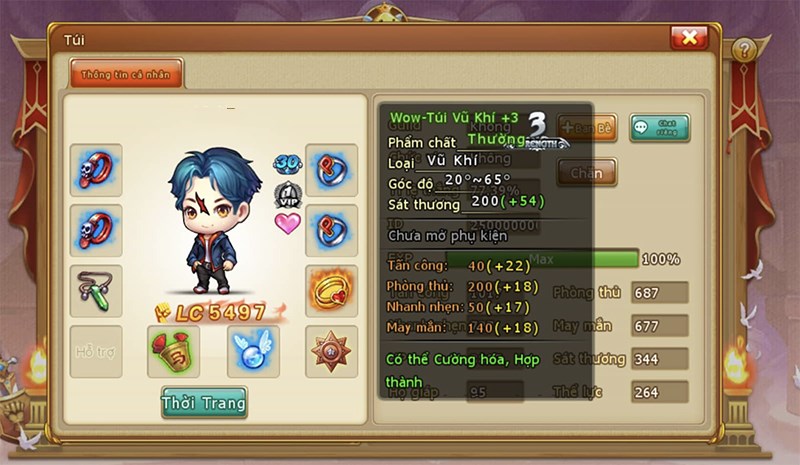This screenshot has width=800, height=465.
Task: Add this player via Bạn Bè button
Action: (589, 128)
